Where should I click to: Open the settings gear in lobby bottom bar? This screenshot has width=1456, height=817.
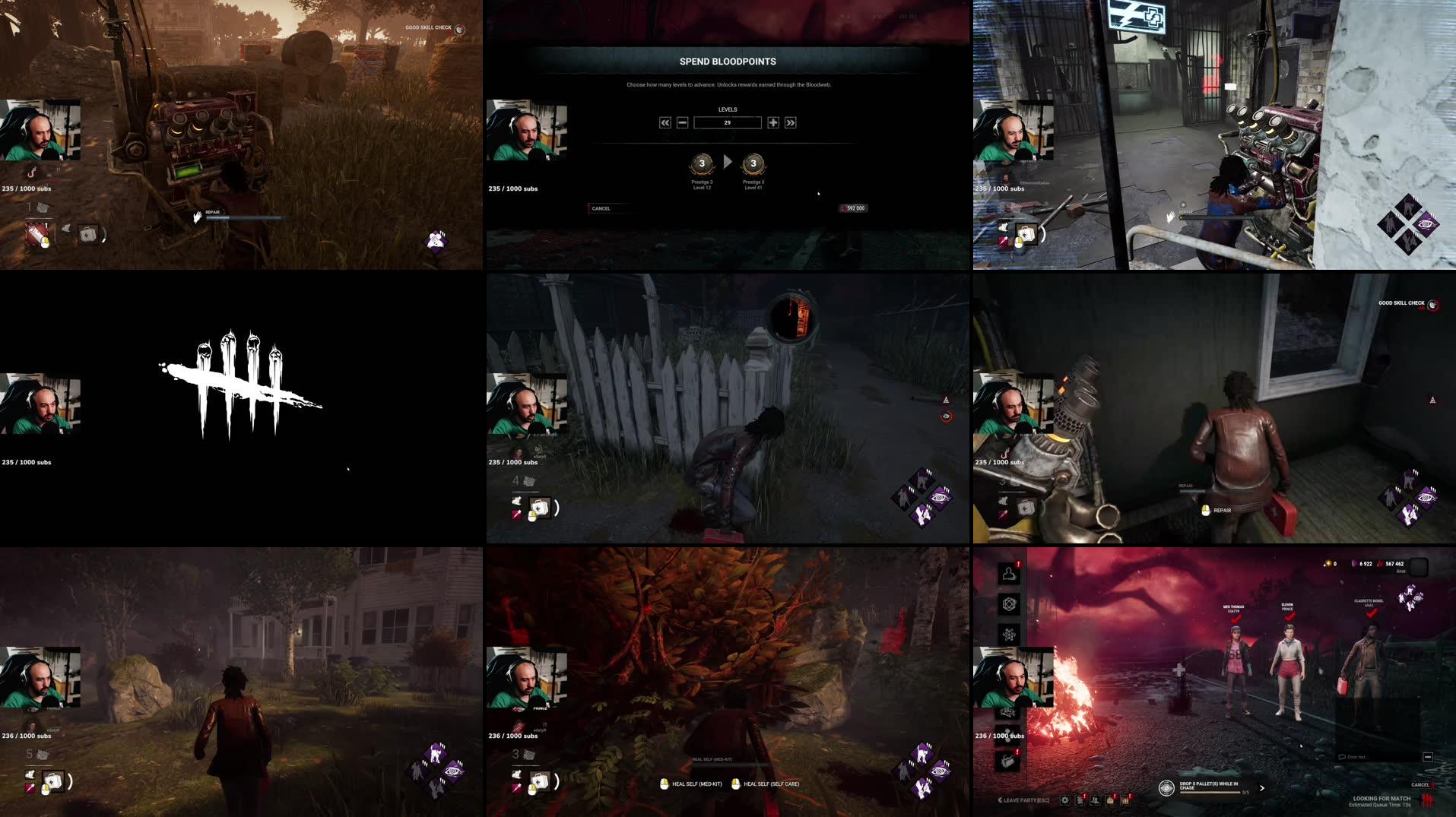pos(1064,800)
